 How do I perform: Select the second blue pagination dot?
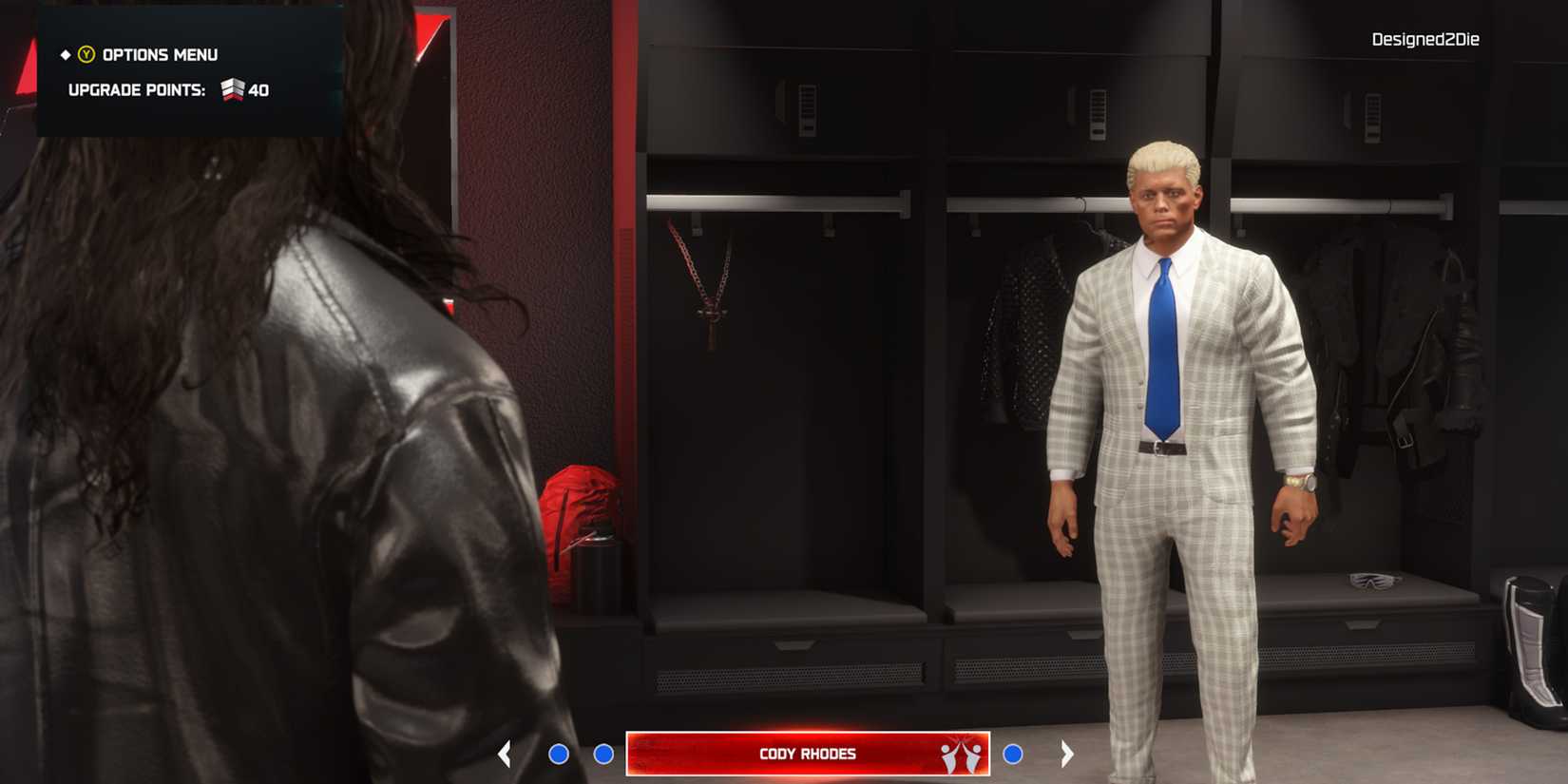click(x=602, y=753)
